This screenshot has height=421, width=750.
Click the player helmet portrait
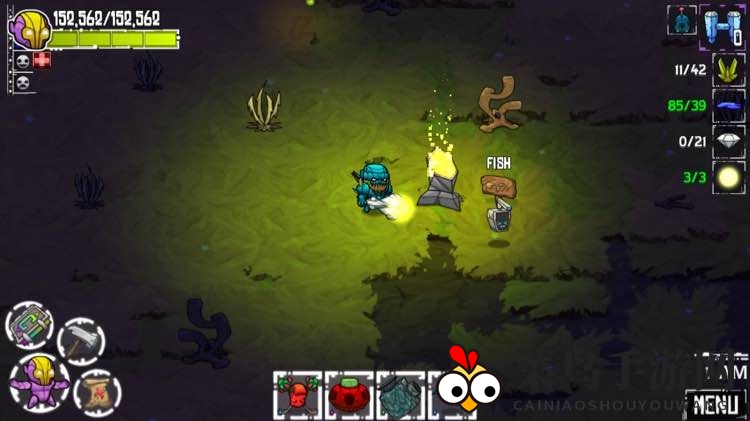click(x=28, y=28)
